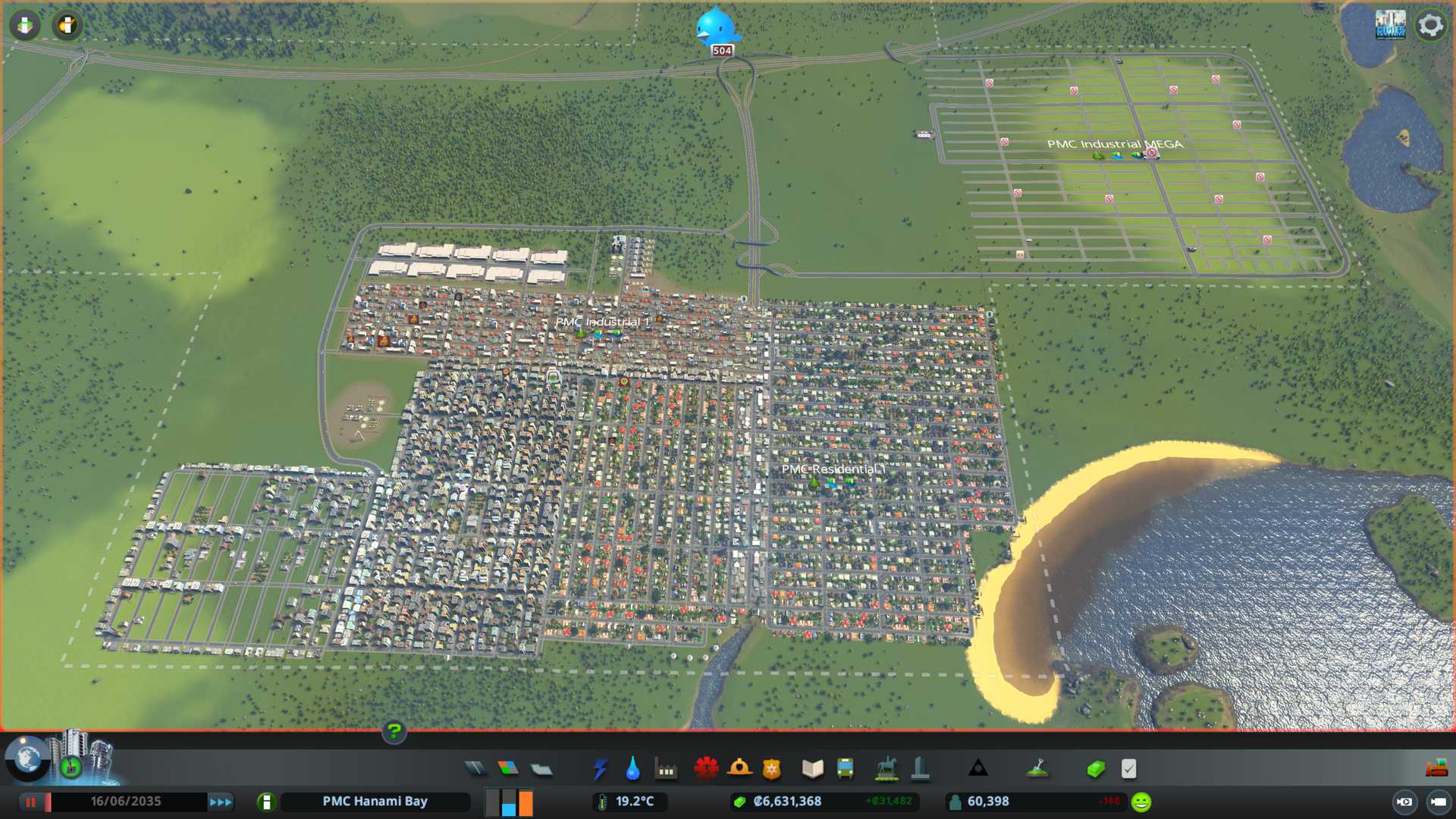This screenshot has width=1456, height=819.
Task: Open the Fire Department helmet menu
Action: [739, 769]
